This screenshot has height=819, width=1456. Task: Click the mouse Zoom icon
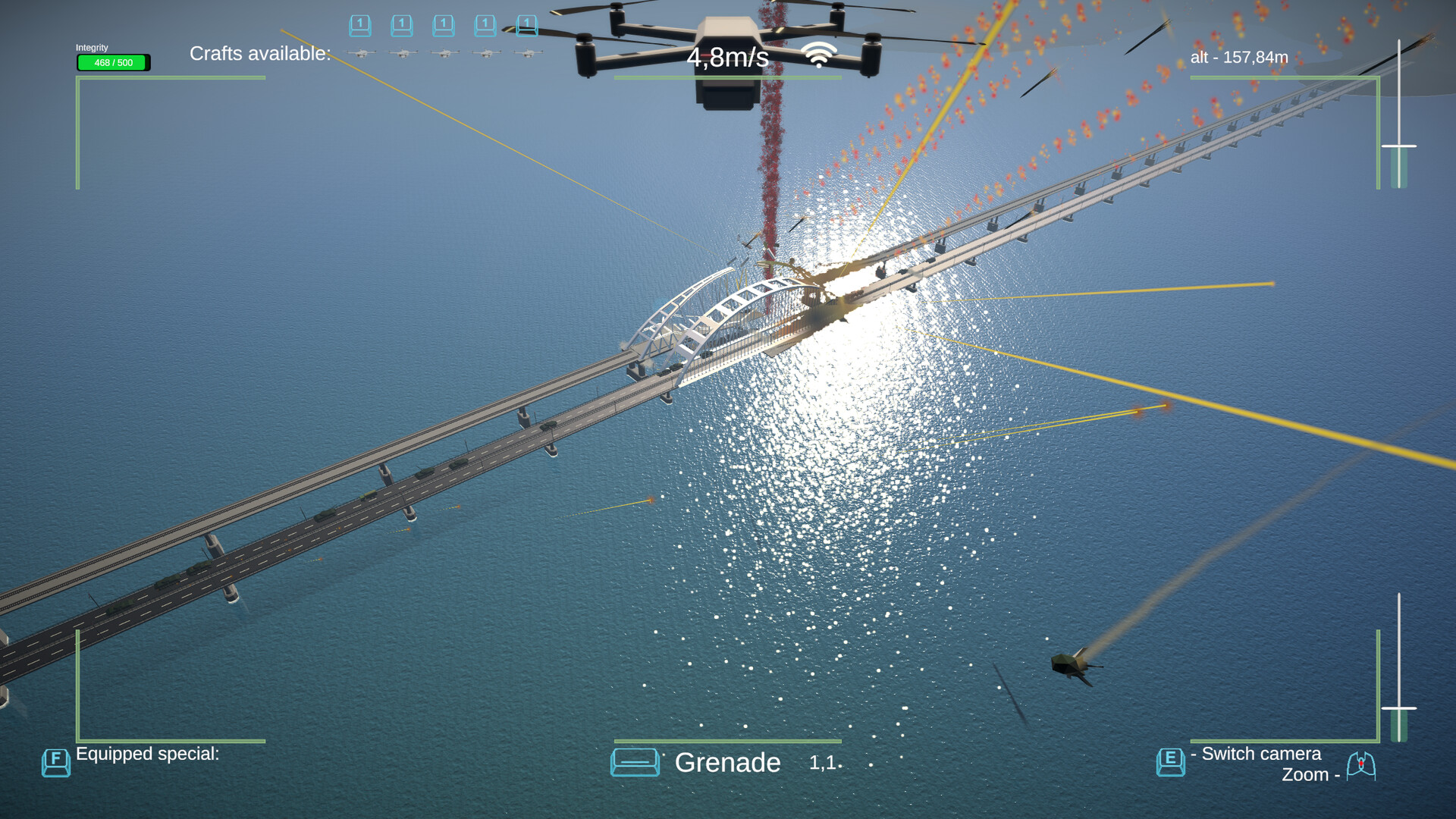pos(1362,765)
